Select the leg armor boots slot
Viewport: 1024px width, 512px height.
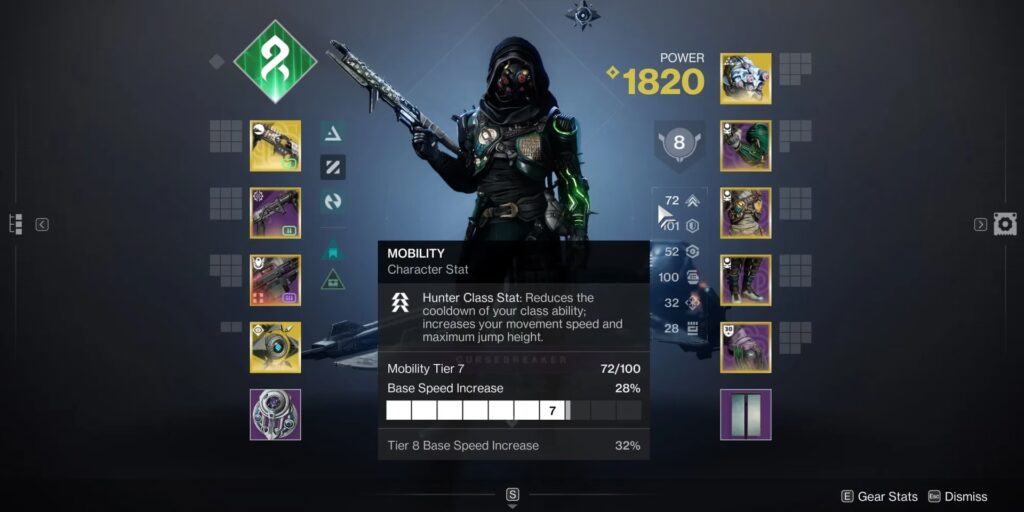746,280
